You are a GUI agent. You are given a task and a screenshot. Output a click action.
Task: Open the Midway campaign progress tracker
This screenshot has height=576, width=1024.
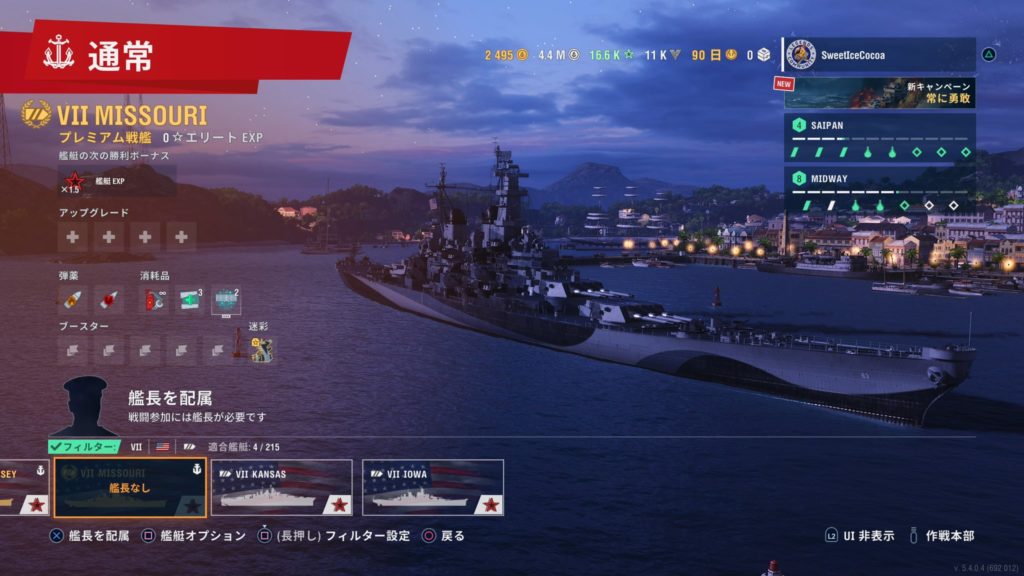[880, 192]
